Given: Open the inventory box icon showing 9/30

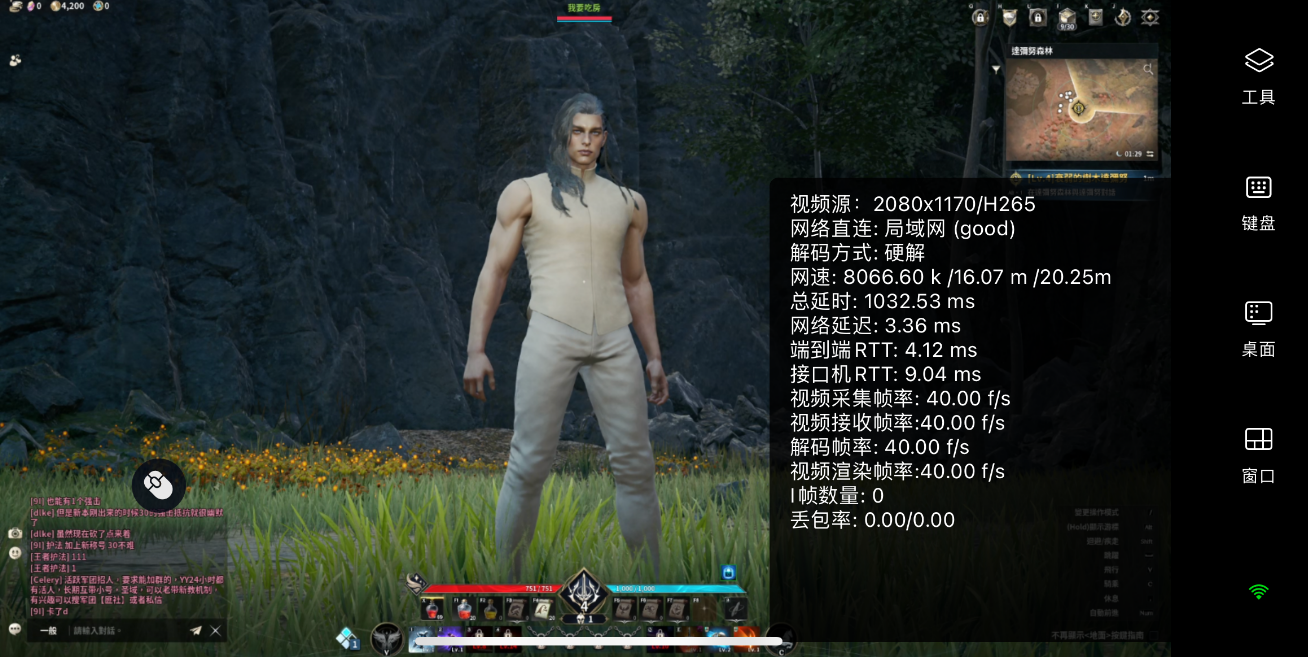Looking at the screenshot, I should pyautogui.click(x=1067, y=17).
